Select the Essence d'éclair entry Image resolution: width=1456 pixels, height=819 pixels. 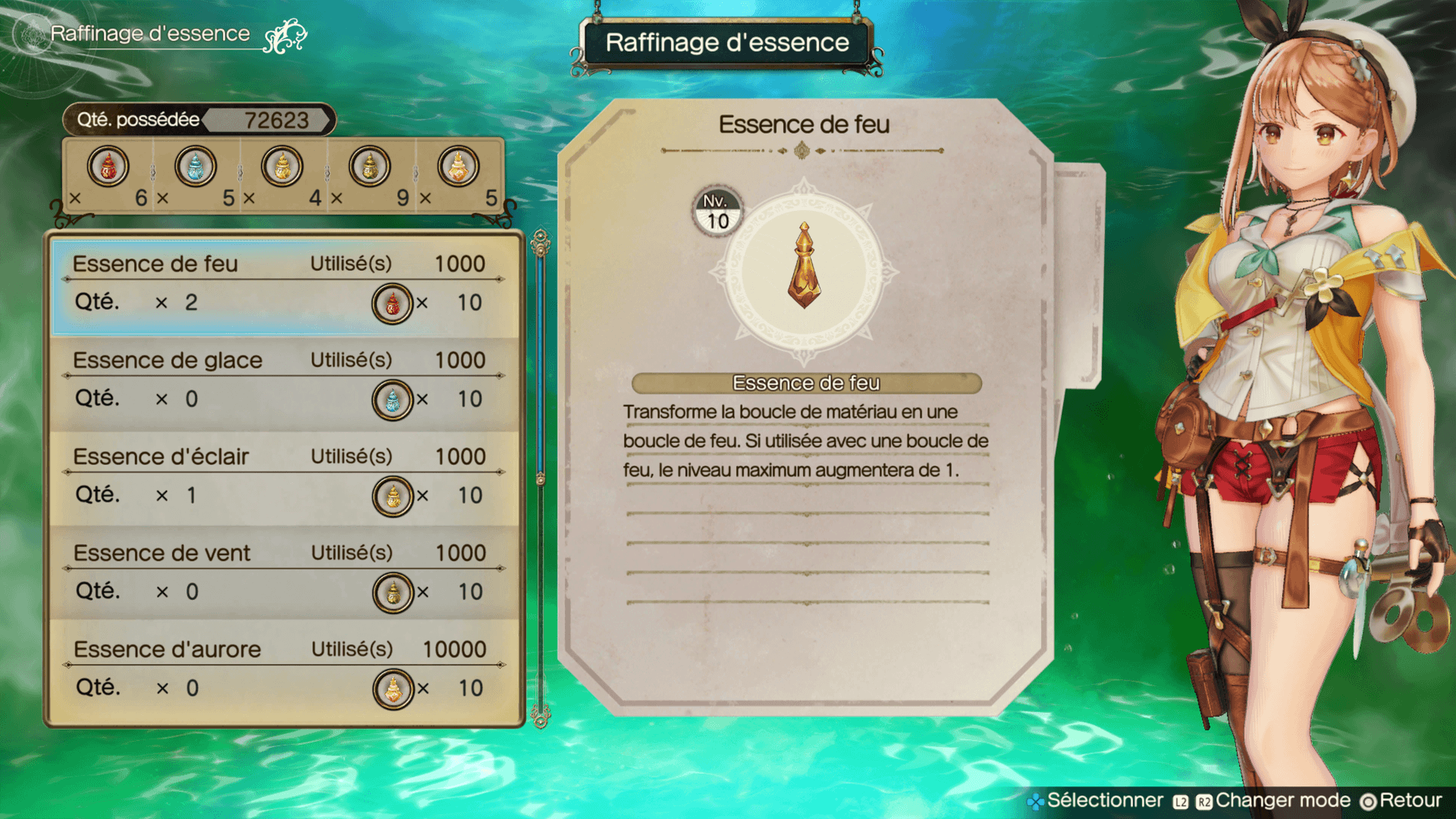tap(284, 477)
